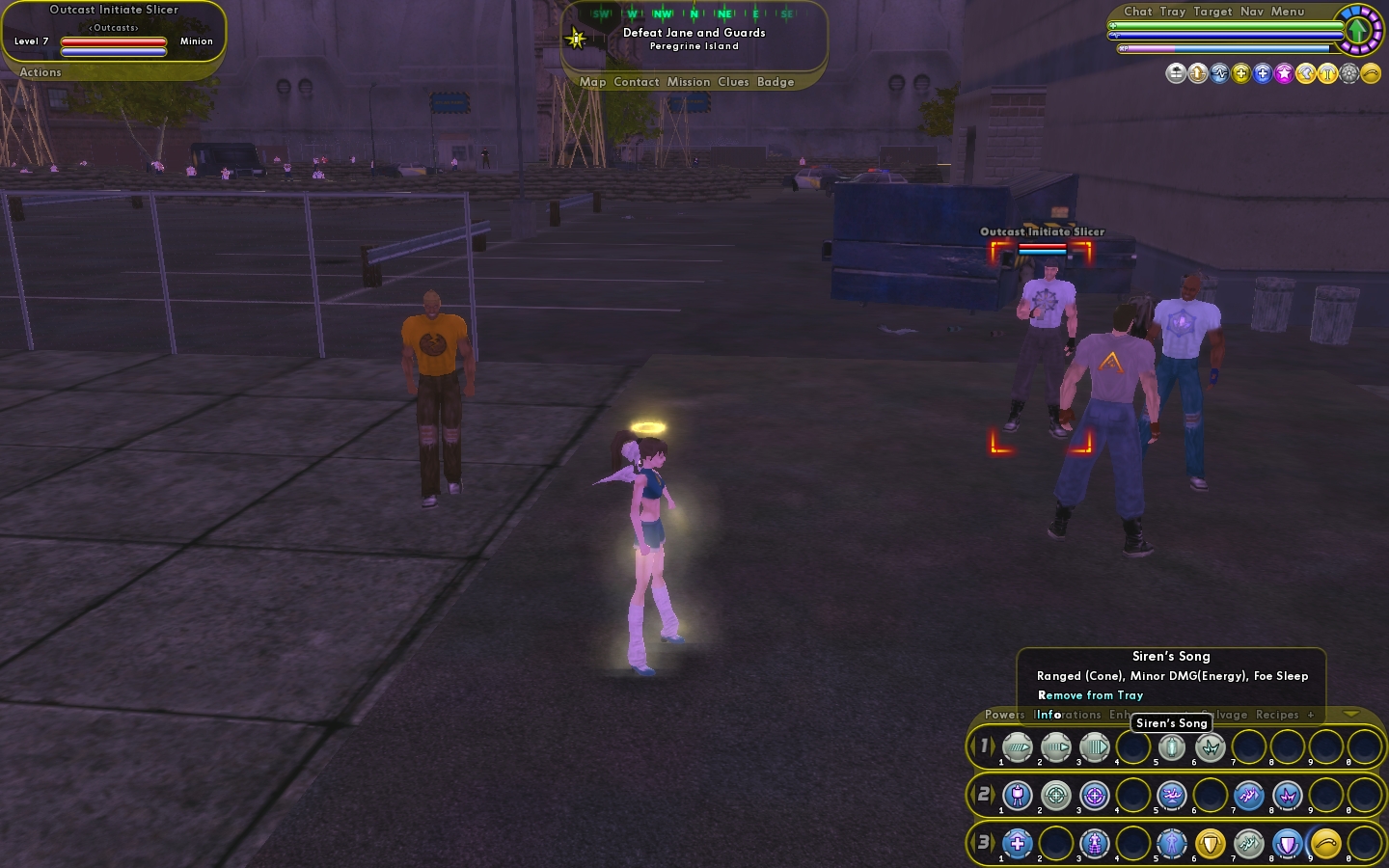The height and width of the screenshot is (868, 1389).
Task: Activate the triple-arrow blast power in tray 1
Action: point(1095,747)
